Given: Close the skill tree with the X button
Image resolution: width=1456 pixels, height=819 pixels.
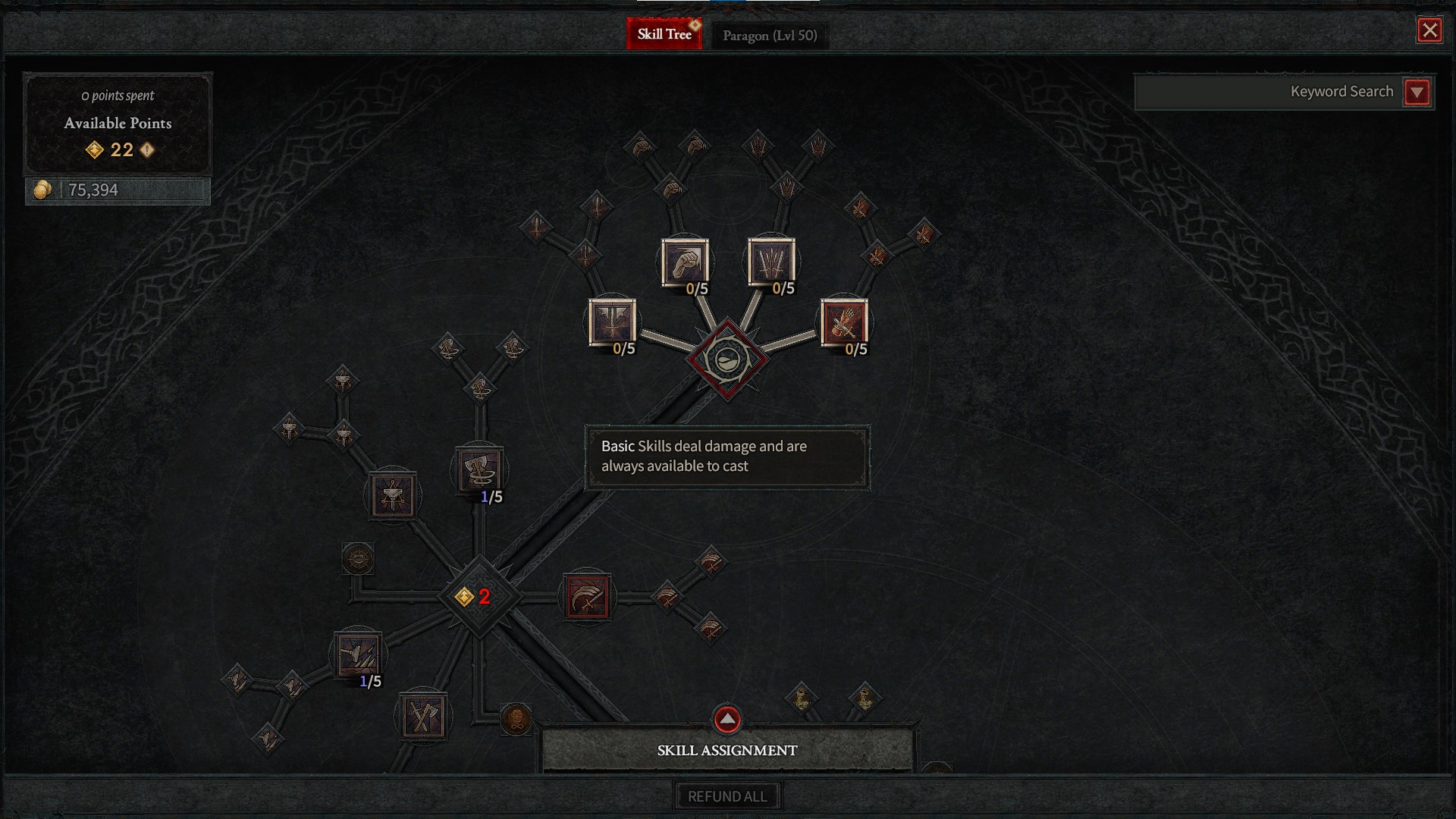Looking at the screenshot, I should 1429,31.
